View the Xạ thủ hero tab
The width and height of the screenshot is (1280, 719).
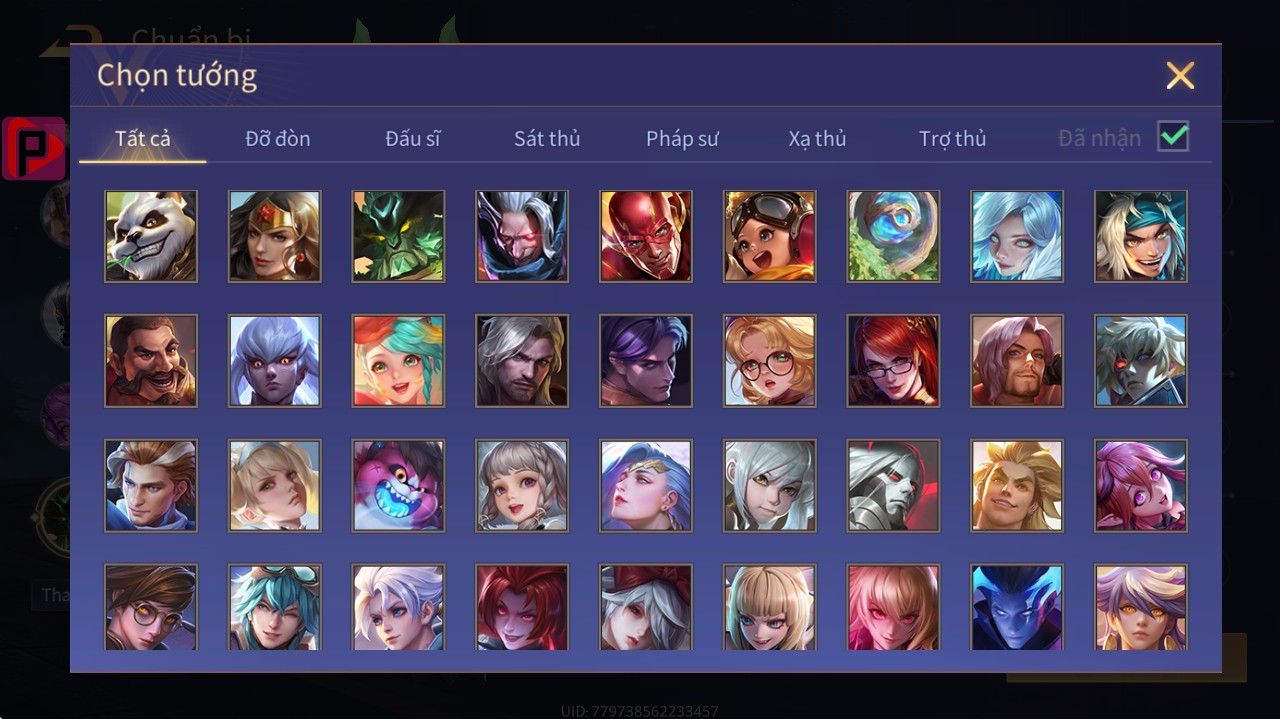click(817, 138)
